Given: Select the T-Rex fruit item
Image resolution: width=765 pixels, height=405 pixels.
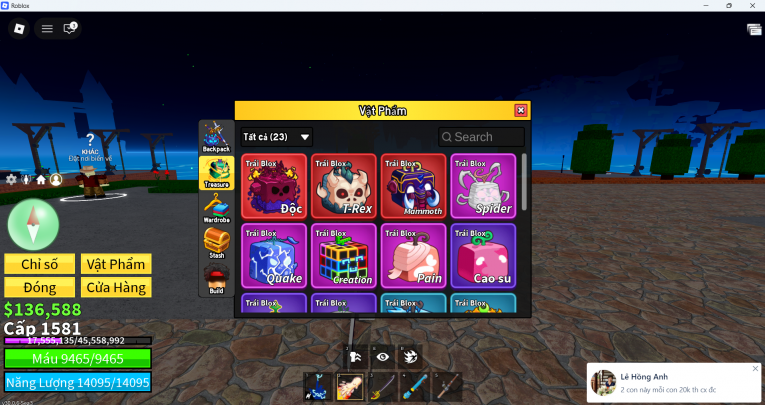Looking at the screenshot, I should pyautogui.click(x=343, y=185).
